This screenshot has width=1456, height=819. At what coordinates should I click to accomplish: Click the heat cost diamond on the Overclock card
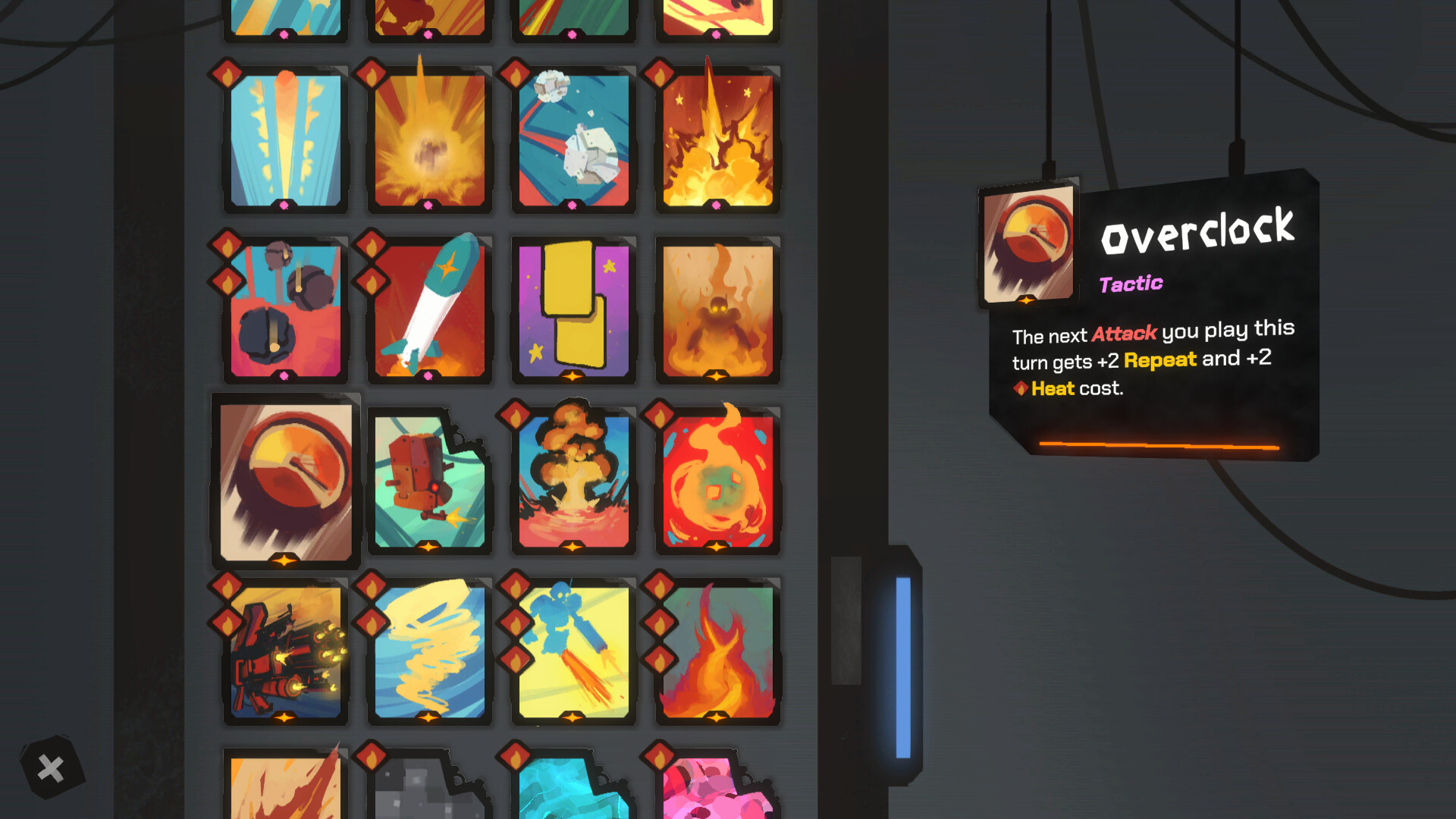pos(1023,388)
